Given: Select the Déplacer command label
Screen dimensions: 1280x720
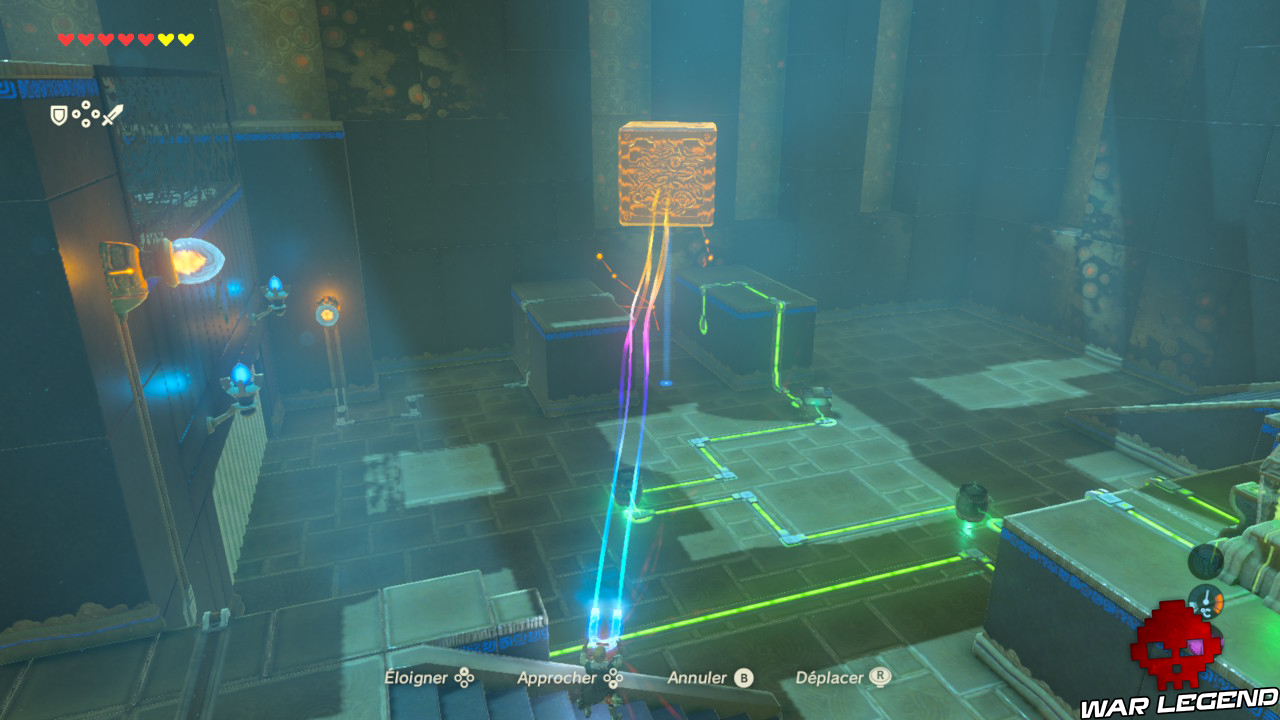Looking at the screenshot, I should pyautogui.click(x=829, y=677).
